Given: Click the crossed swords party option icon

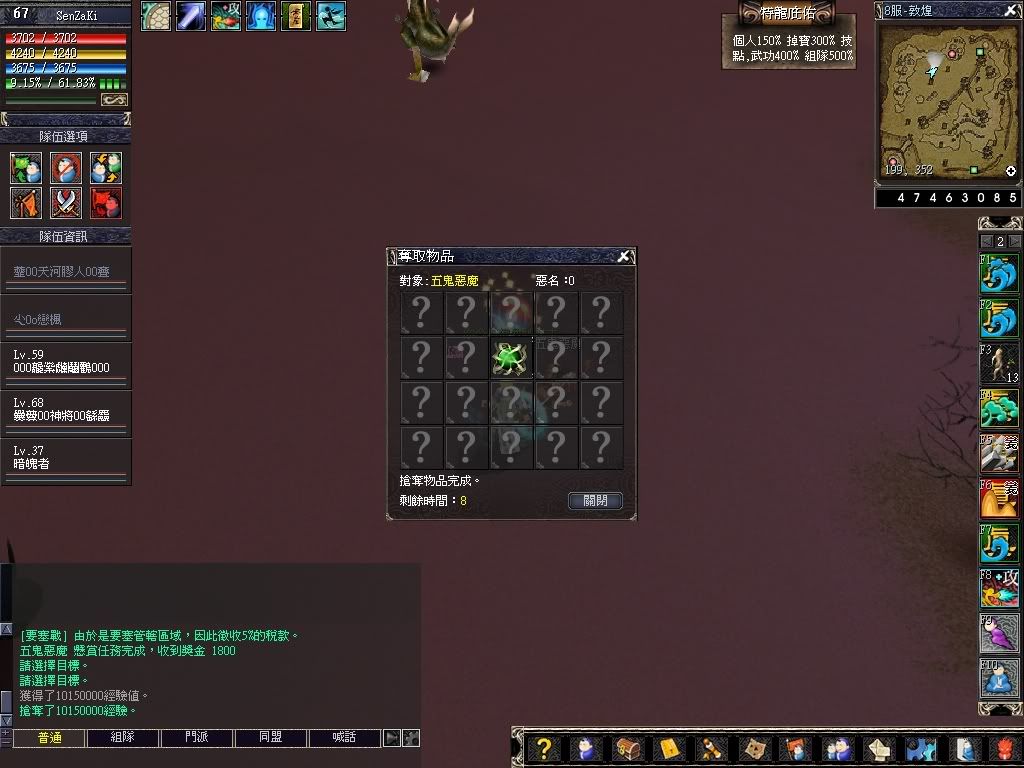Looking at the screenshot, I should pos(66,203).
